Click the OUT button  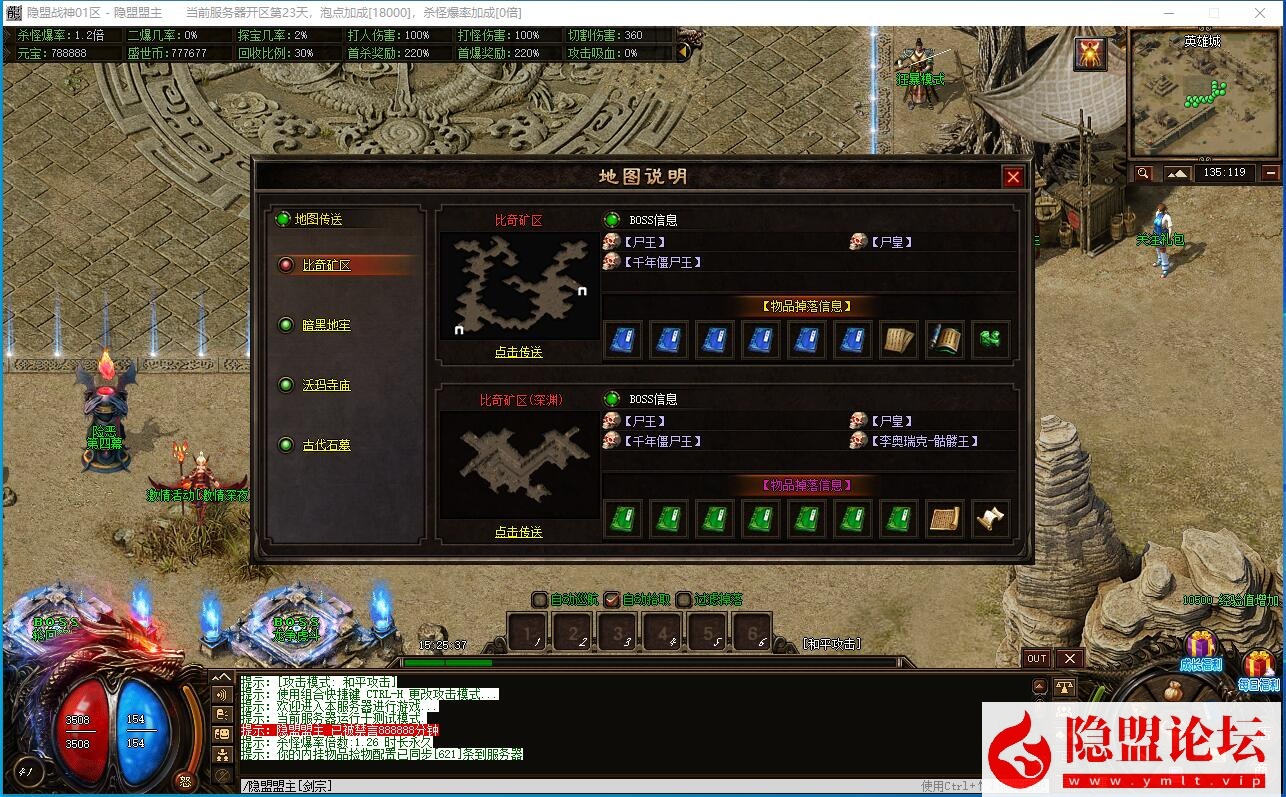coord(1037,659)
